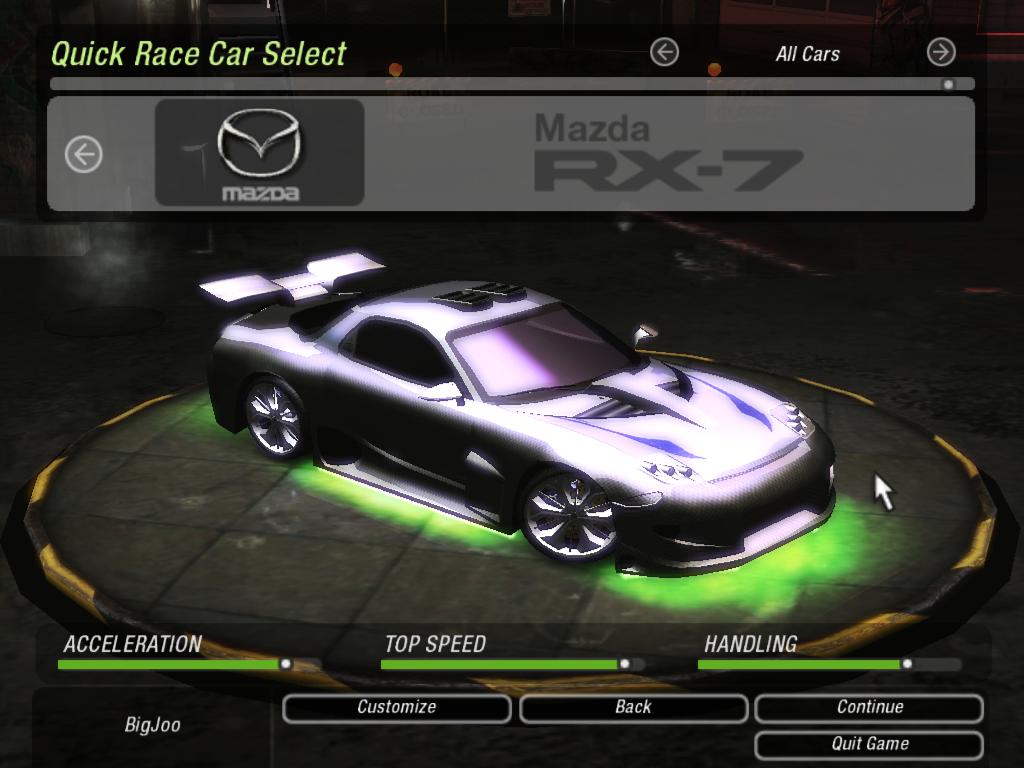The image size is (1024, 768).
Task: Select previous car with left arrow beside Mazda logo
Action: 84,155
